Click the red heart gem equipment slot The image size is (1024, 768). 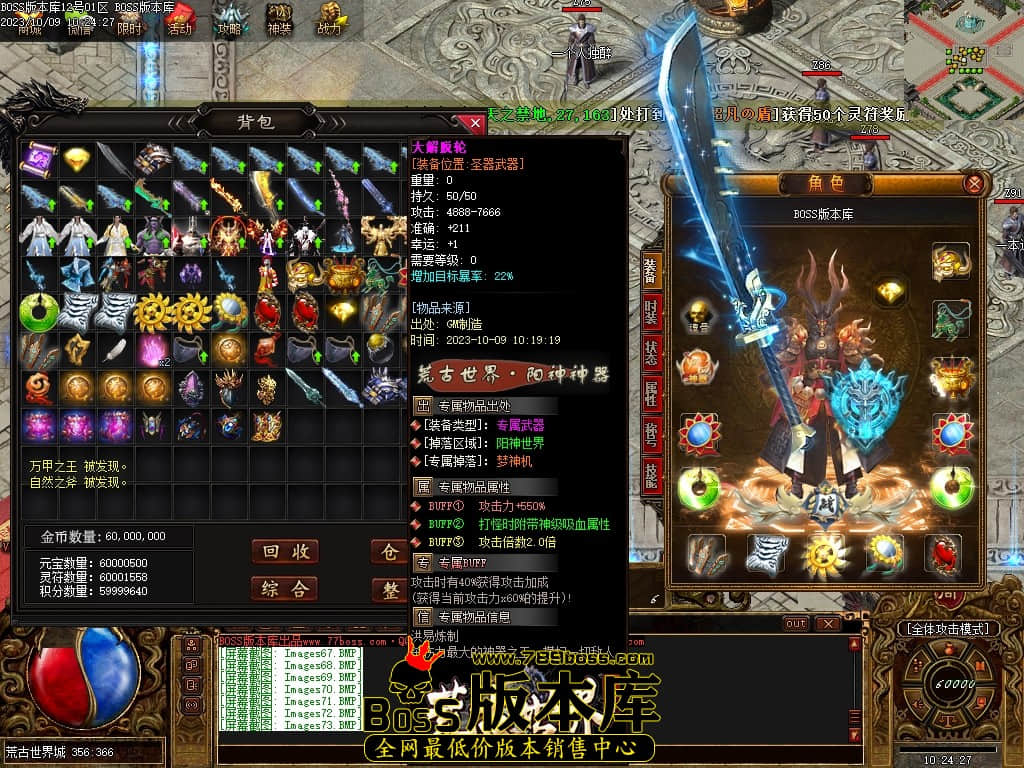point(943,553)
